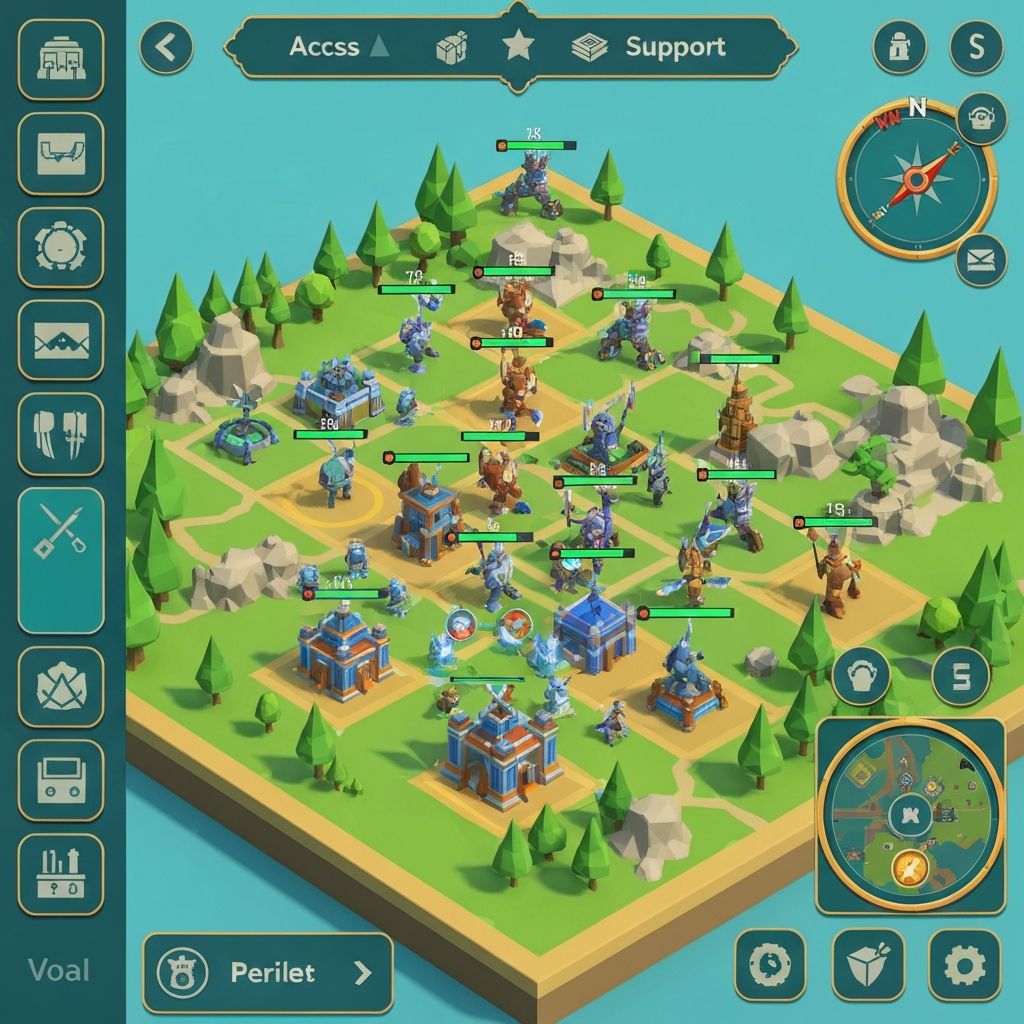1024x1024 pixels.
Task: Click the round S button at top right
Action: click(x=975, y=47)
